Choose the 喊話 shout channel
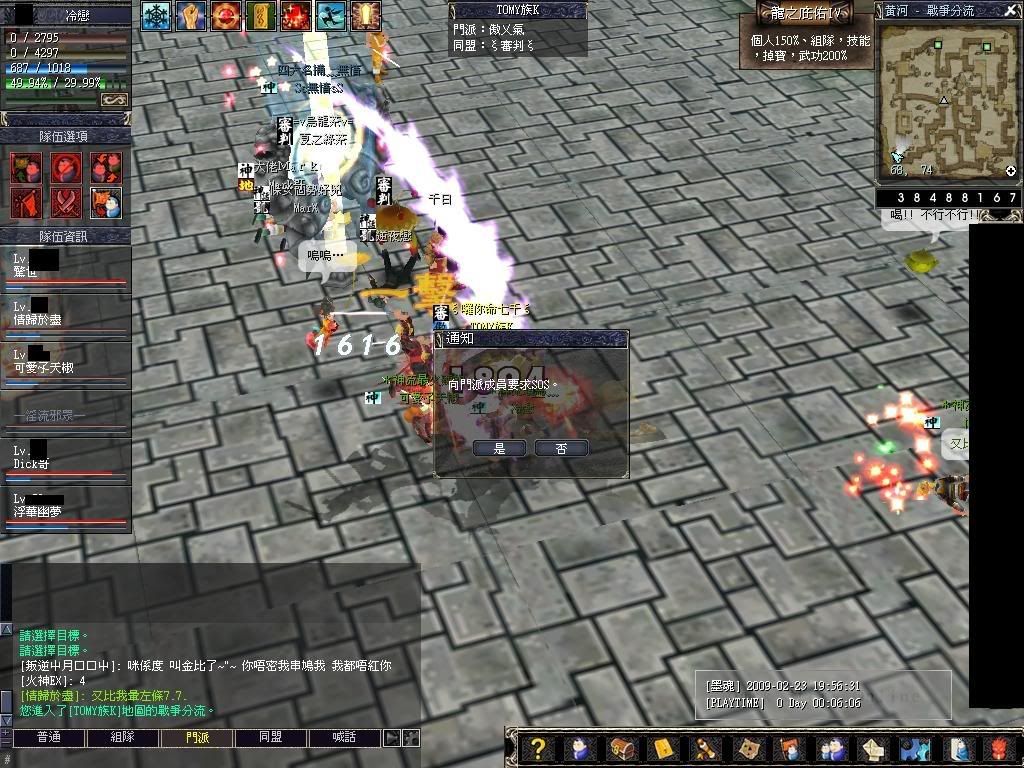1024x768 pixels. (x=345, y=738)
